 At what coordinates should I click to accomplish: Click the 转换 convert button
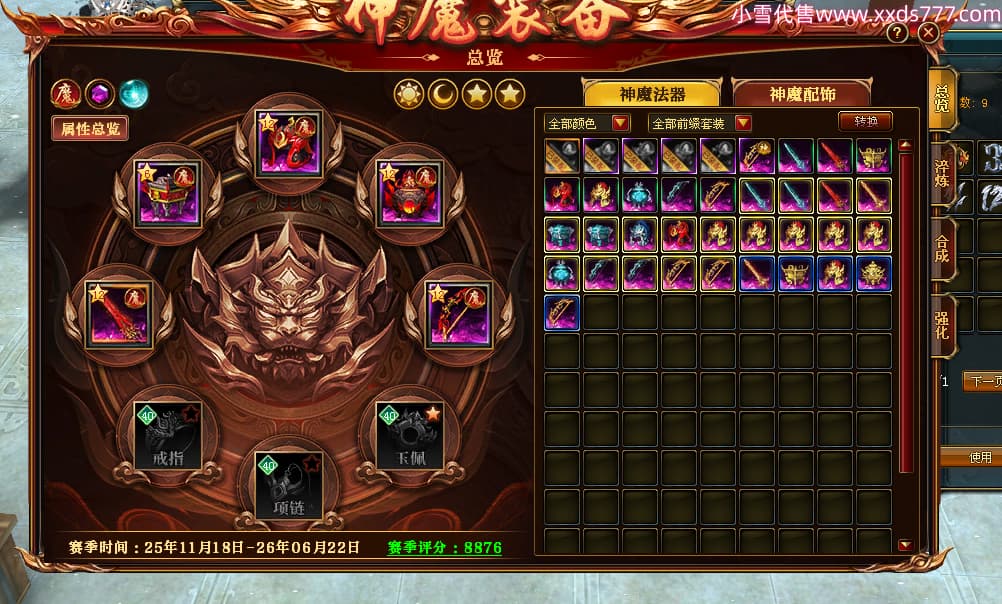[x=865, y=121]
